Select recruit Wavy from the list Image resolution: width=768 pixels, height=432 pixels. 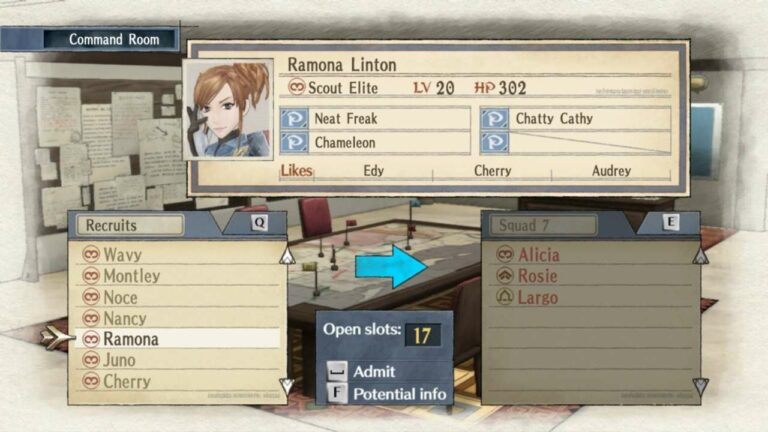122,255
